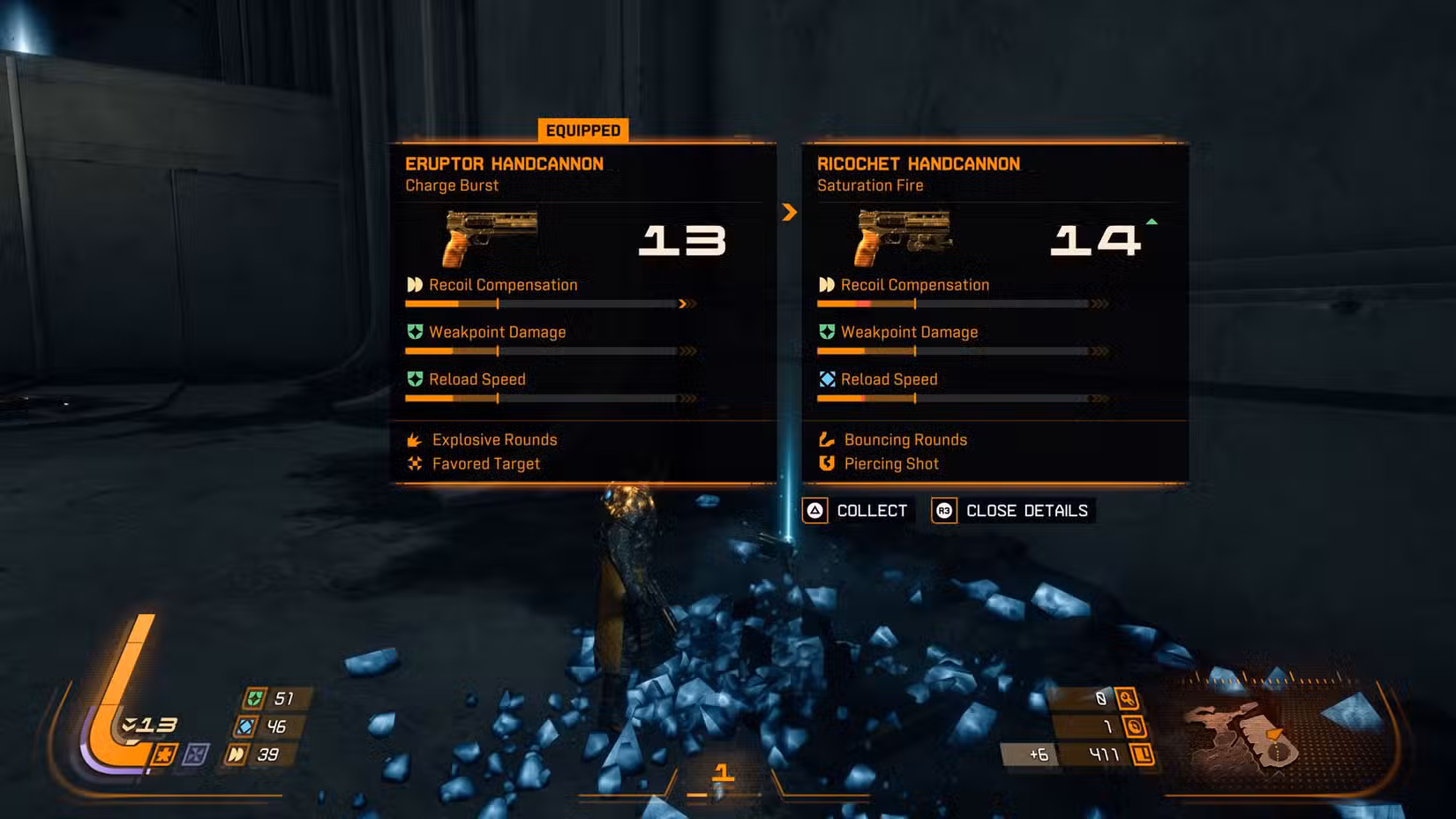
Task: Select the EQUIPPED tab above Eruptor Handcannon
Action: [x=582, y=130]
